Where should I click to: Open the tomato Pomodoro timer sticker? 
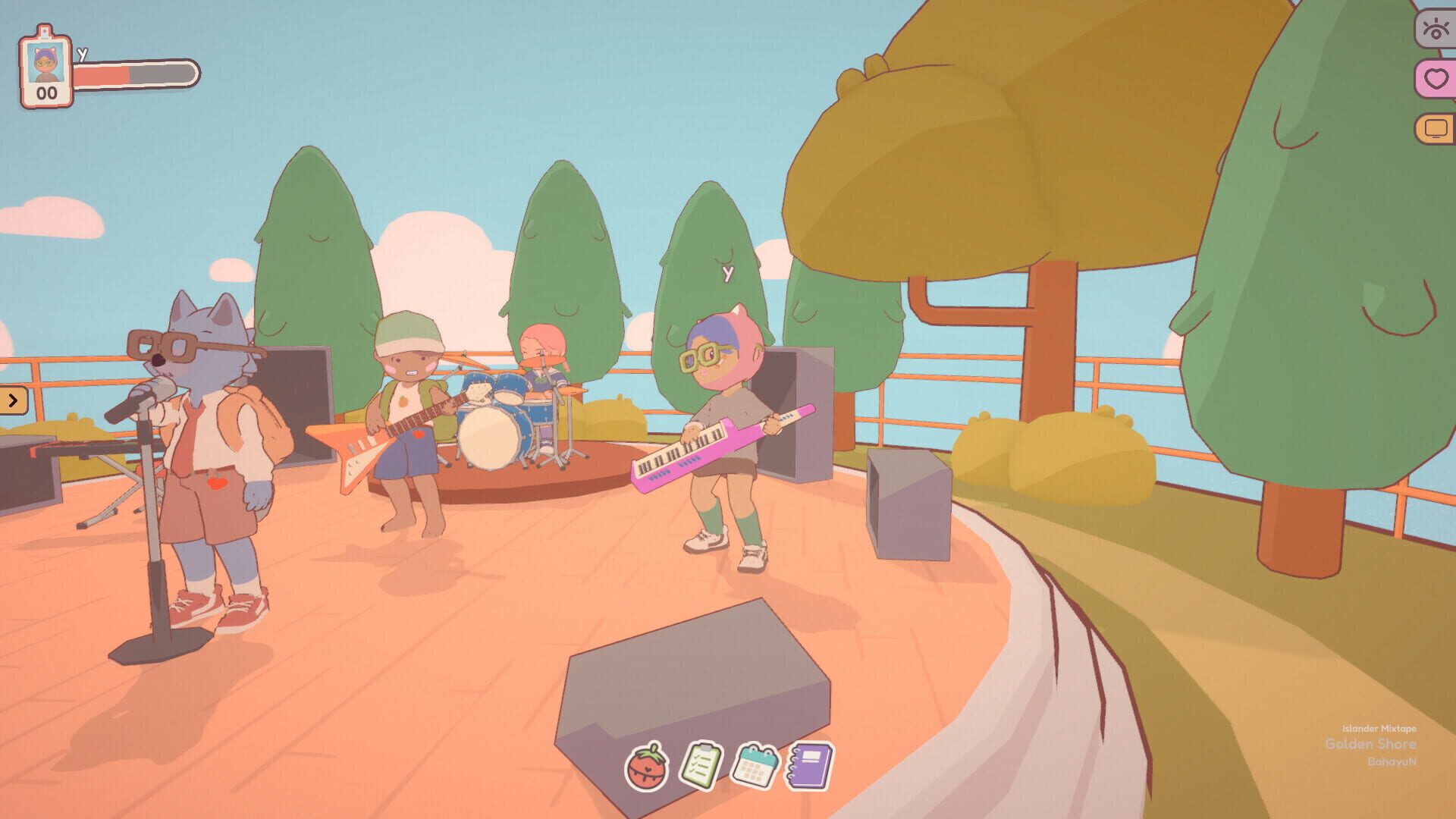(x=650, y=769)
